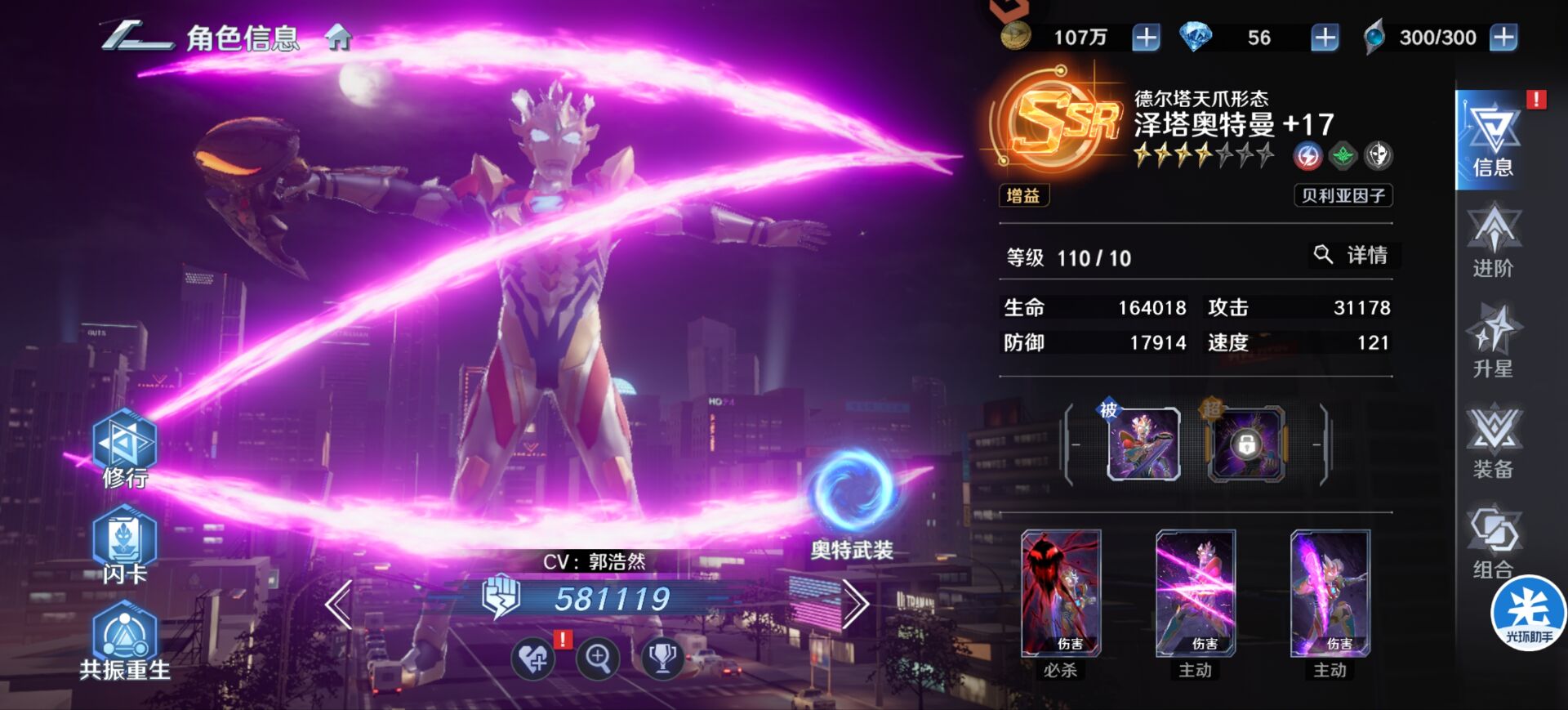Open 共振重生 resonance rebirth

tap(124, 642)
